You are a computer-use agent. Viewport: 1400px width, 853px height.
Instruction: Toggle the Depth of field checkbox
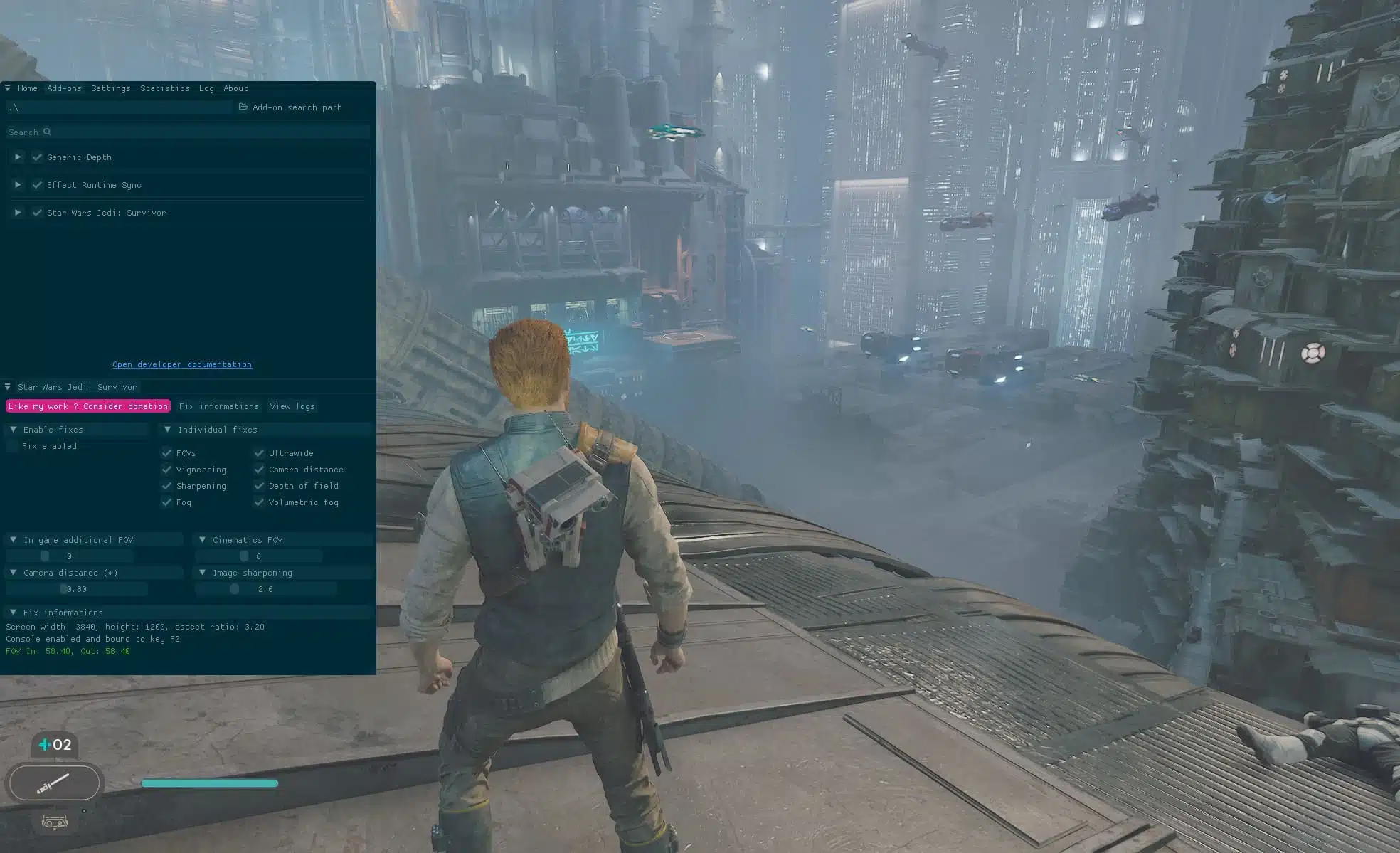(259, 486)
